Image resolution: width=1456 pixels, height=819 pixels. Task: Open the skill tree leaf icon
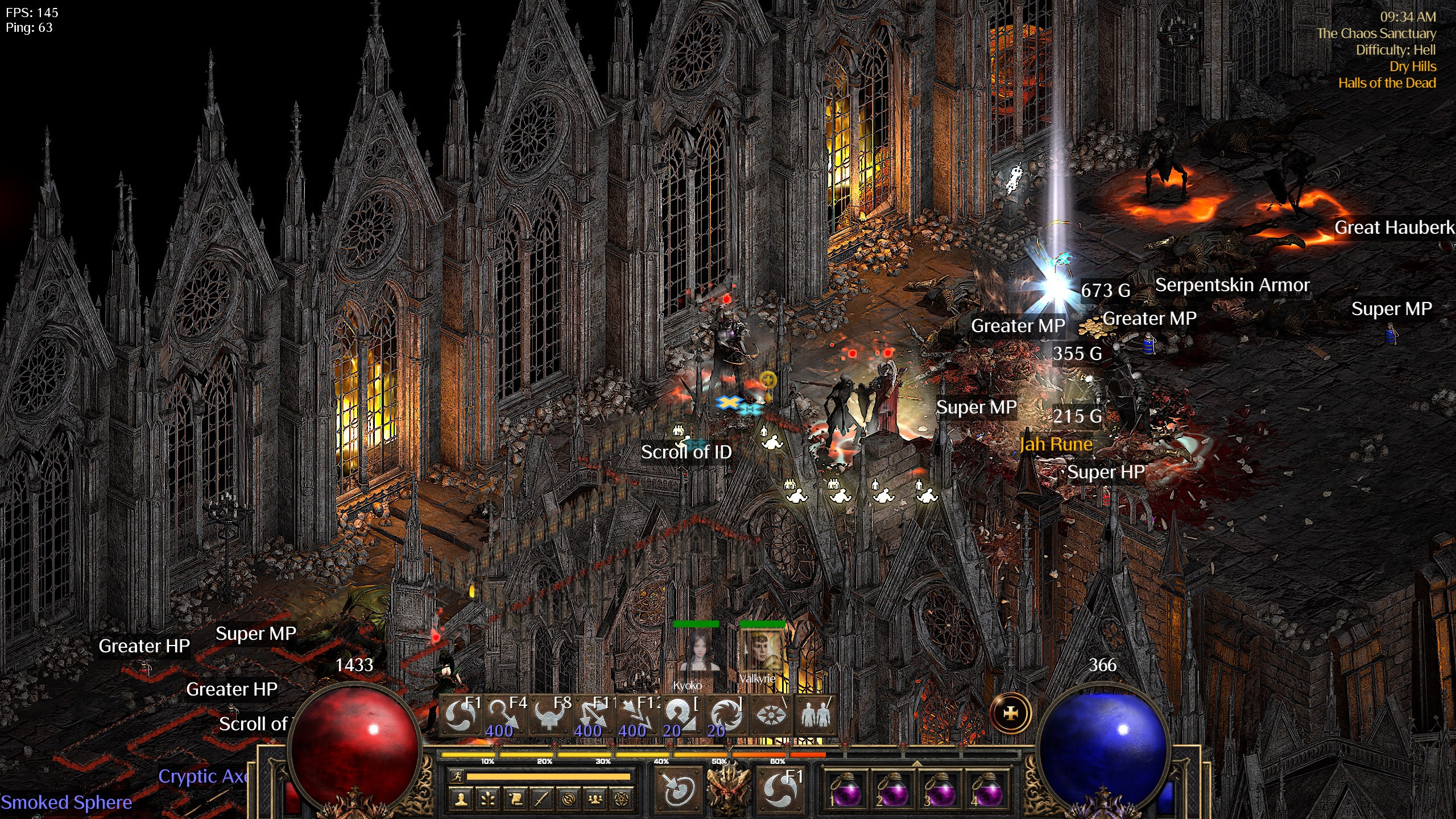[x=488, y=800]
